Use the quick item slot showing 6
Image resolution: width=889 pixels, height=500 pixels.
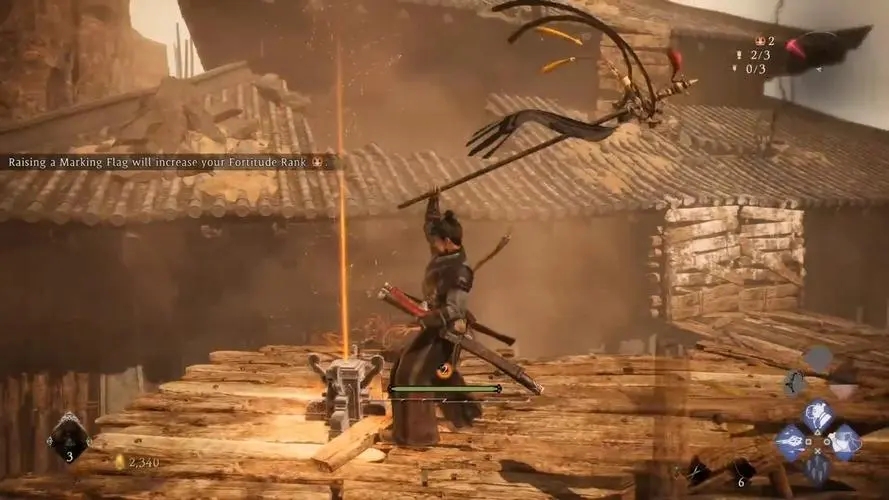click(x=740, y=470)
